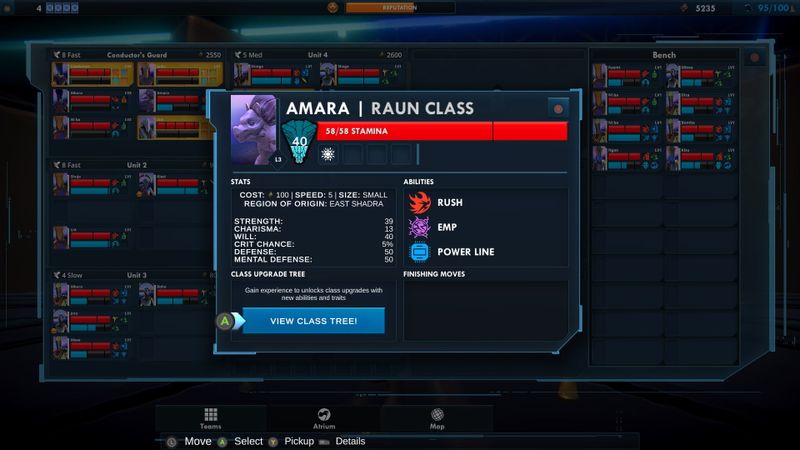Go to the Map tab
800x450 pixels.
[437, 418]
